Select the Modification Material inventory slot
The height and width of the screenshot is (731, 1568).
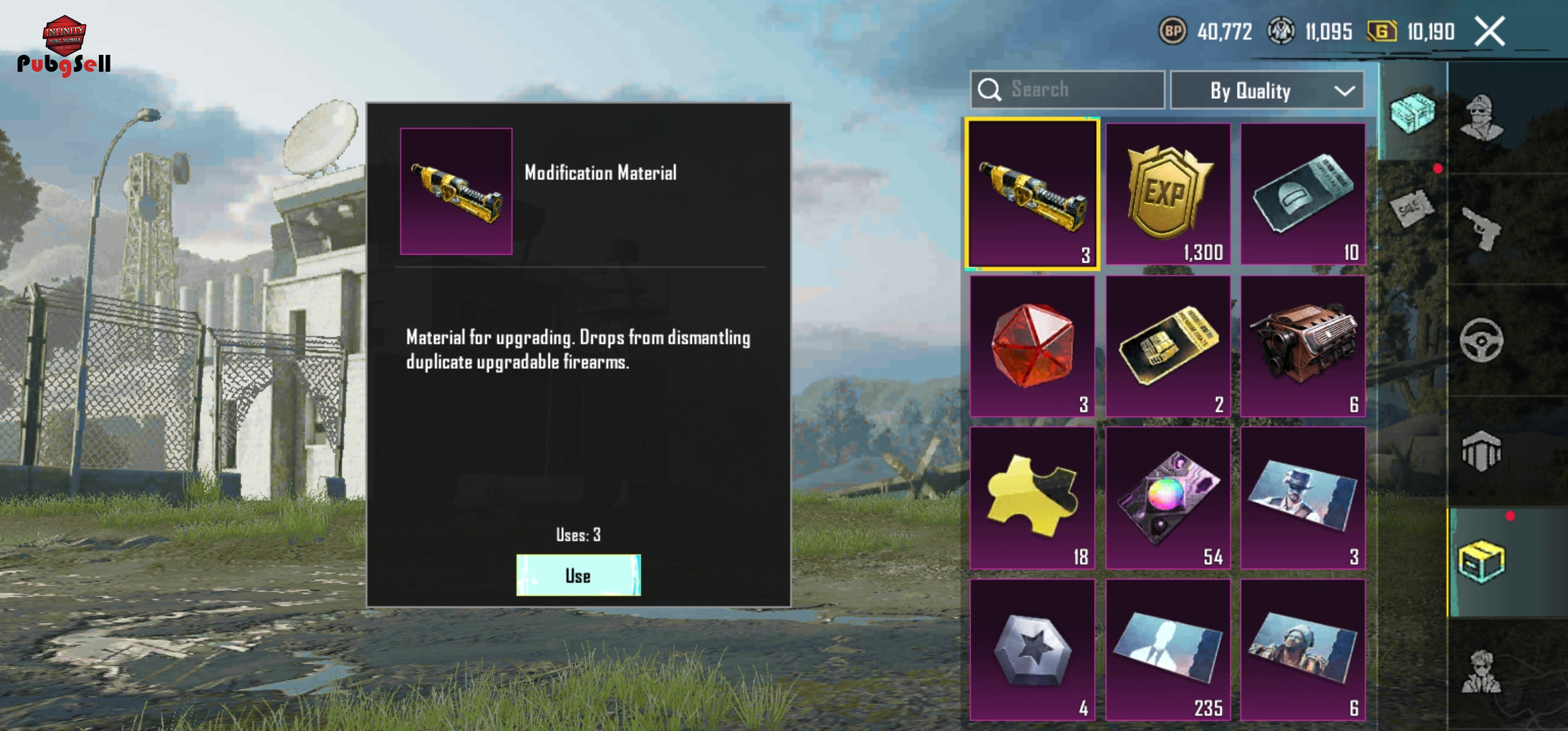click(x=1032, y=194)
